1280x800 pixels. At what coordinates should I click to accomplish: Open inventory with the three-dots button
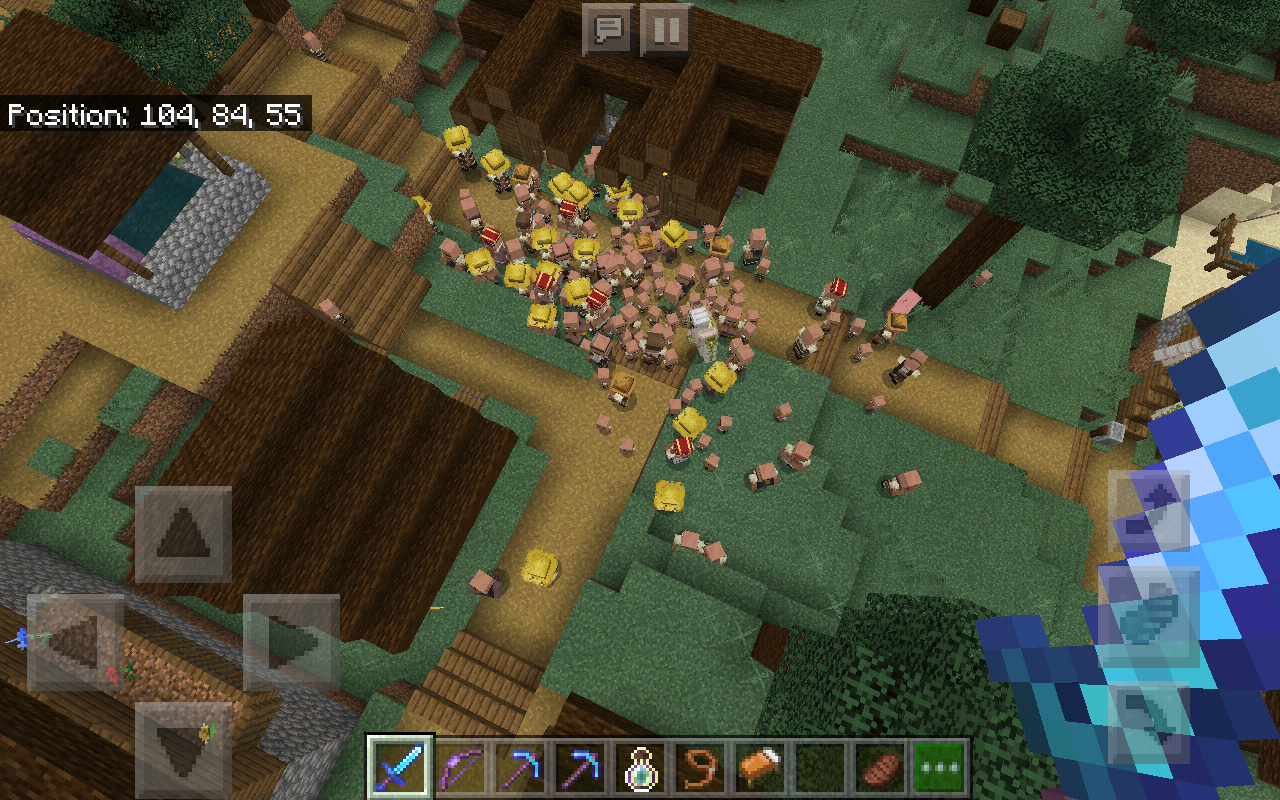(x=940, y=769)
